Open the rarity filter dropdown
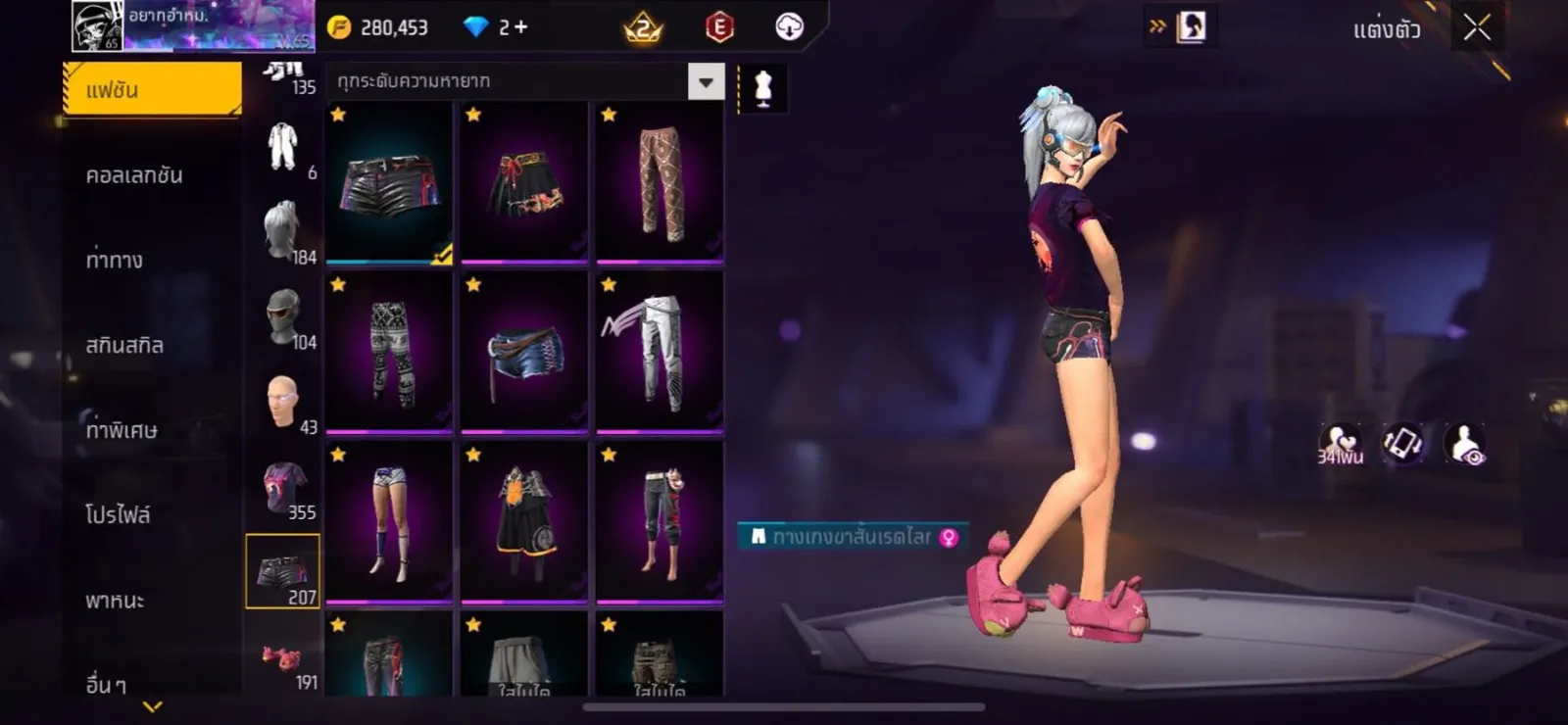Image resolution: width=1568 pixels, height=725 pixels. pyautogui.click(x=706, y=82)
